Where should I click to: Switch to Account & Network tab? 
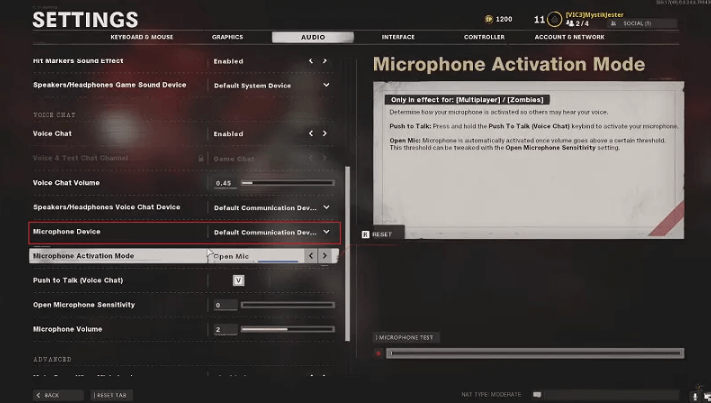[569, 37]
